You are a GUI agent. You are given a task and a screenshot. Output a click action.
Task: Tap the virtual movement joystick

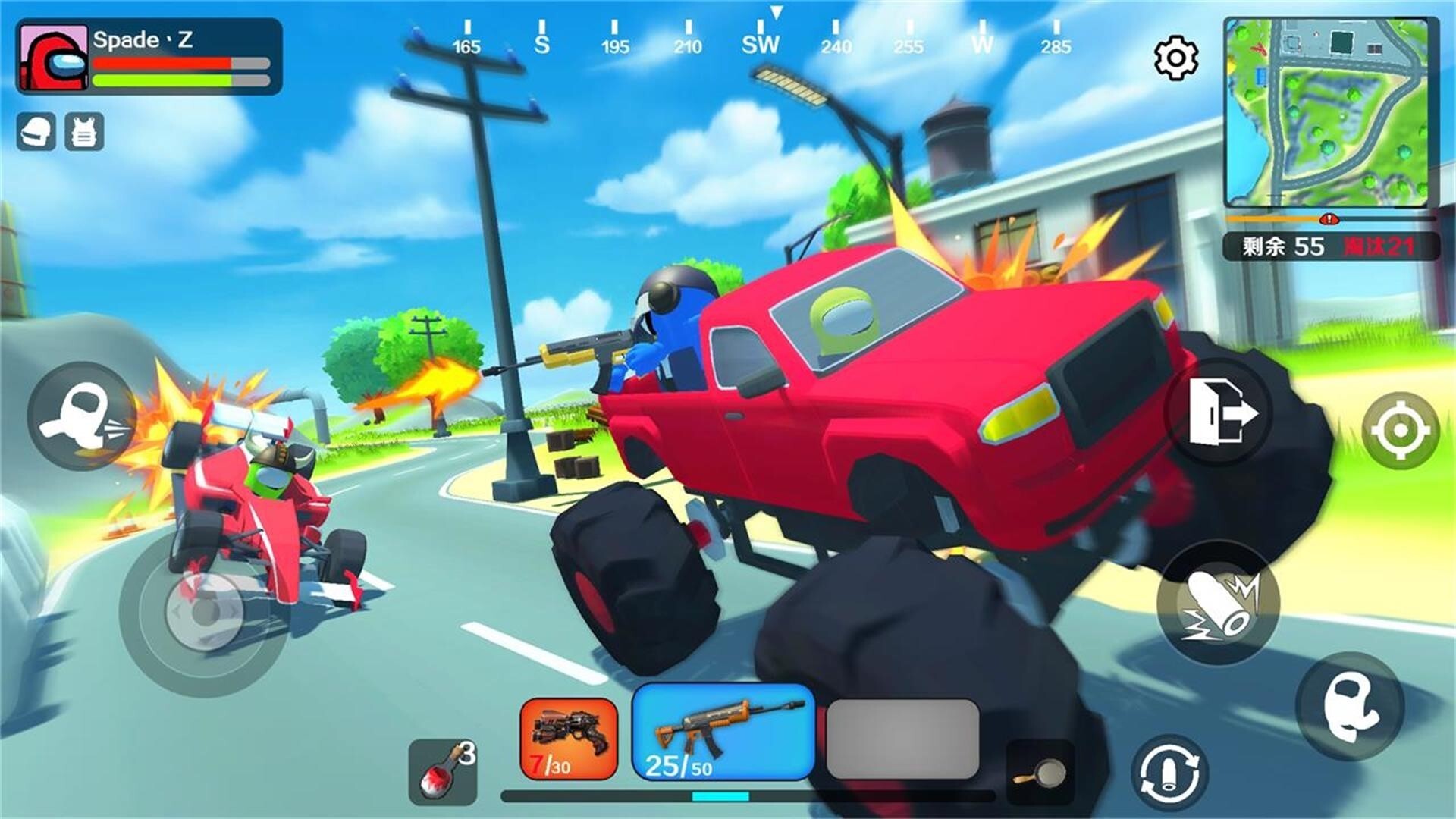[203, 612]
